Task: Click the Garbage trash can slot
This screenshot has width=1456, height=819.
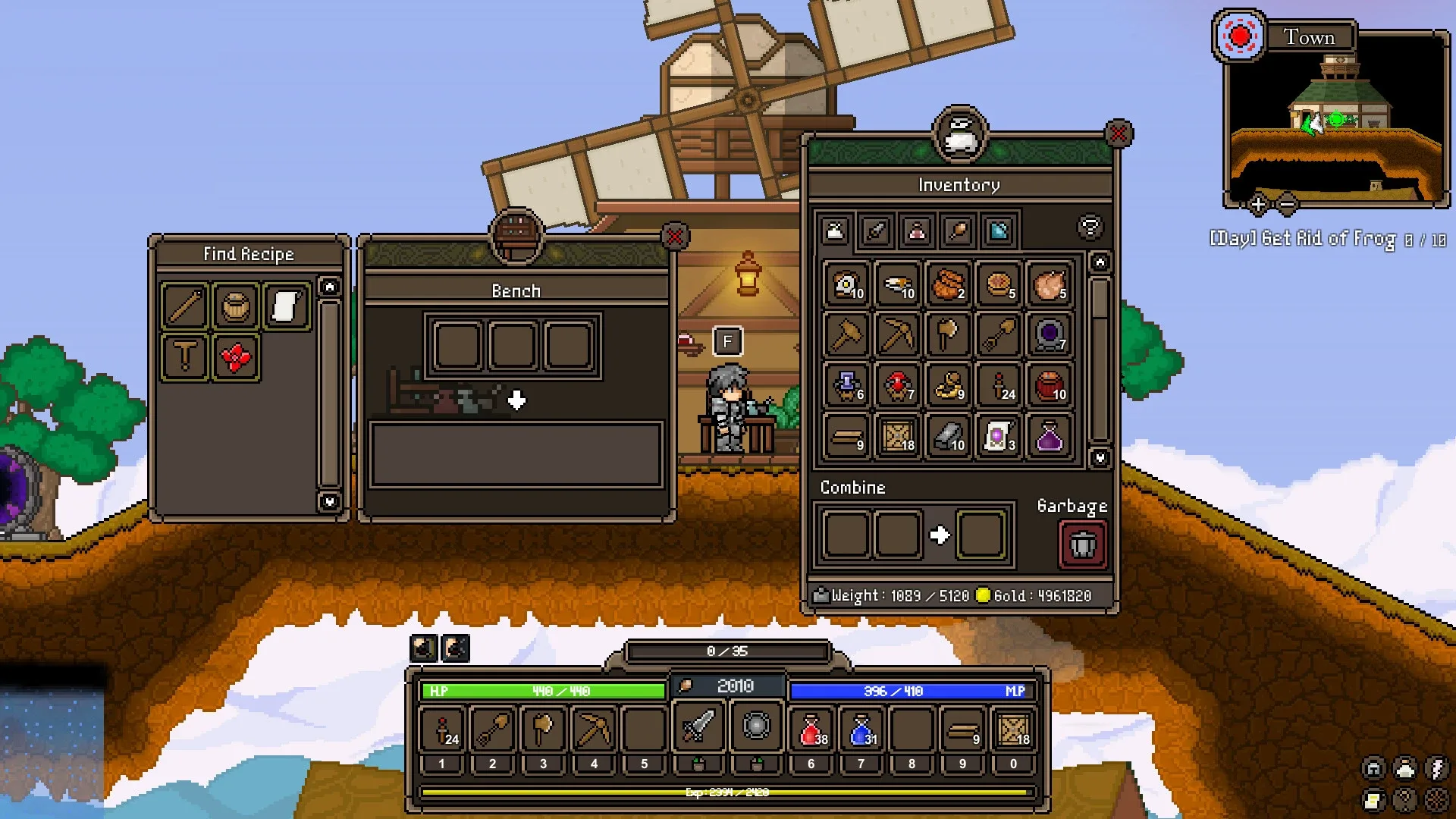Action: click(x=1082, y=544)
